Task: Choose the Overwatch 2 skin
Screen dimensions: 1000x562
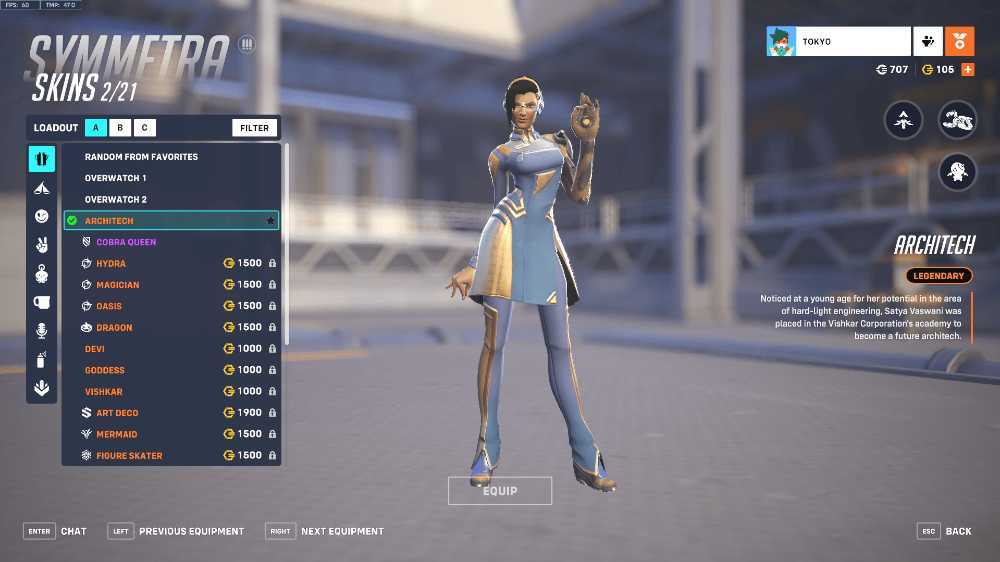Action: tap(115, 200)
